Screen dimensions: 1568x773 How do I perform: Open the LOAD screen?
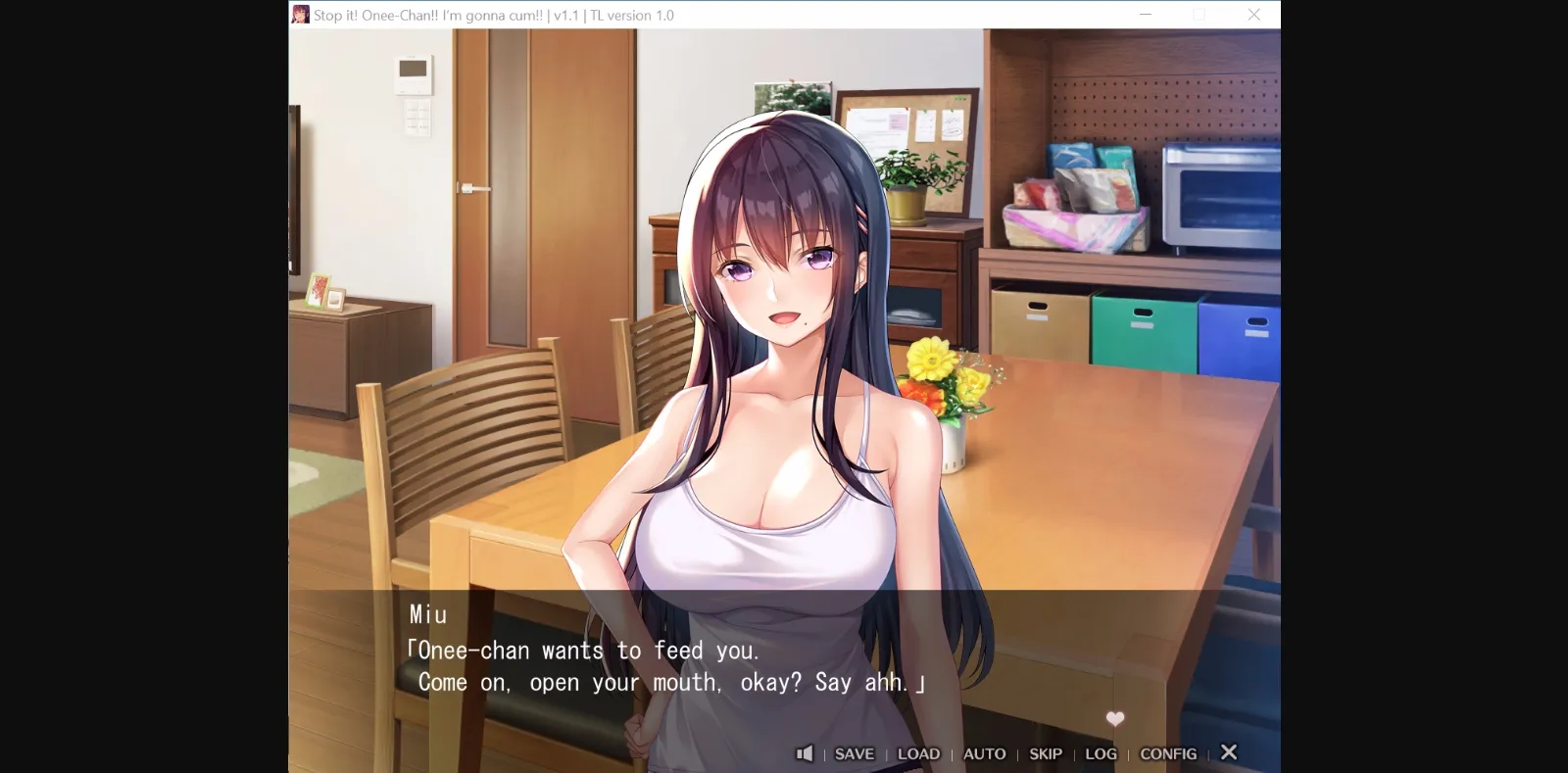[918, 753]
